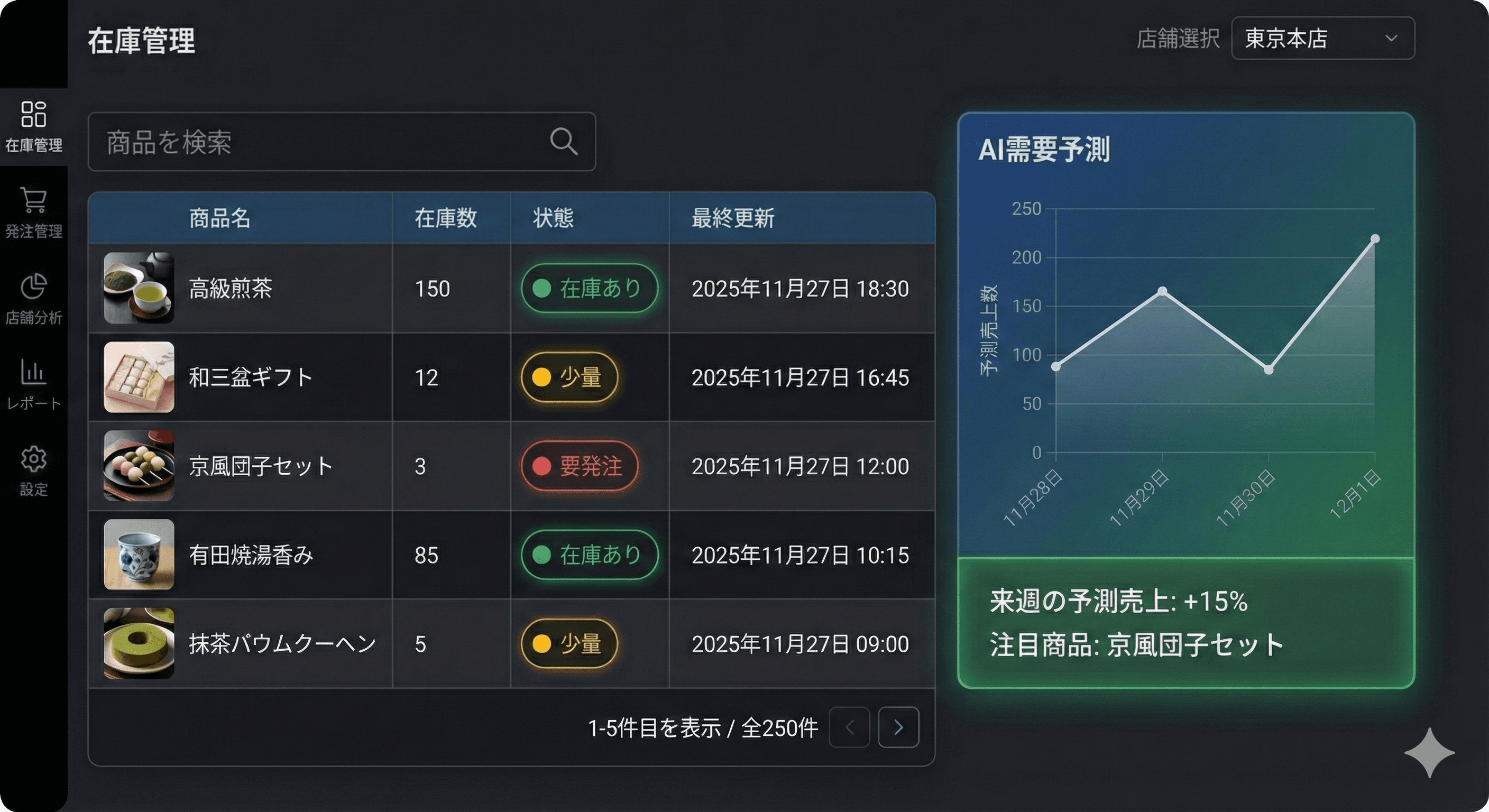Open 設定 with the gear icon
The width and height of the screenshot is (1489, 812).
[34, 459]
